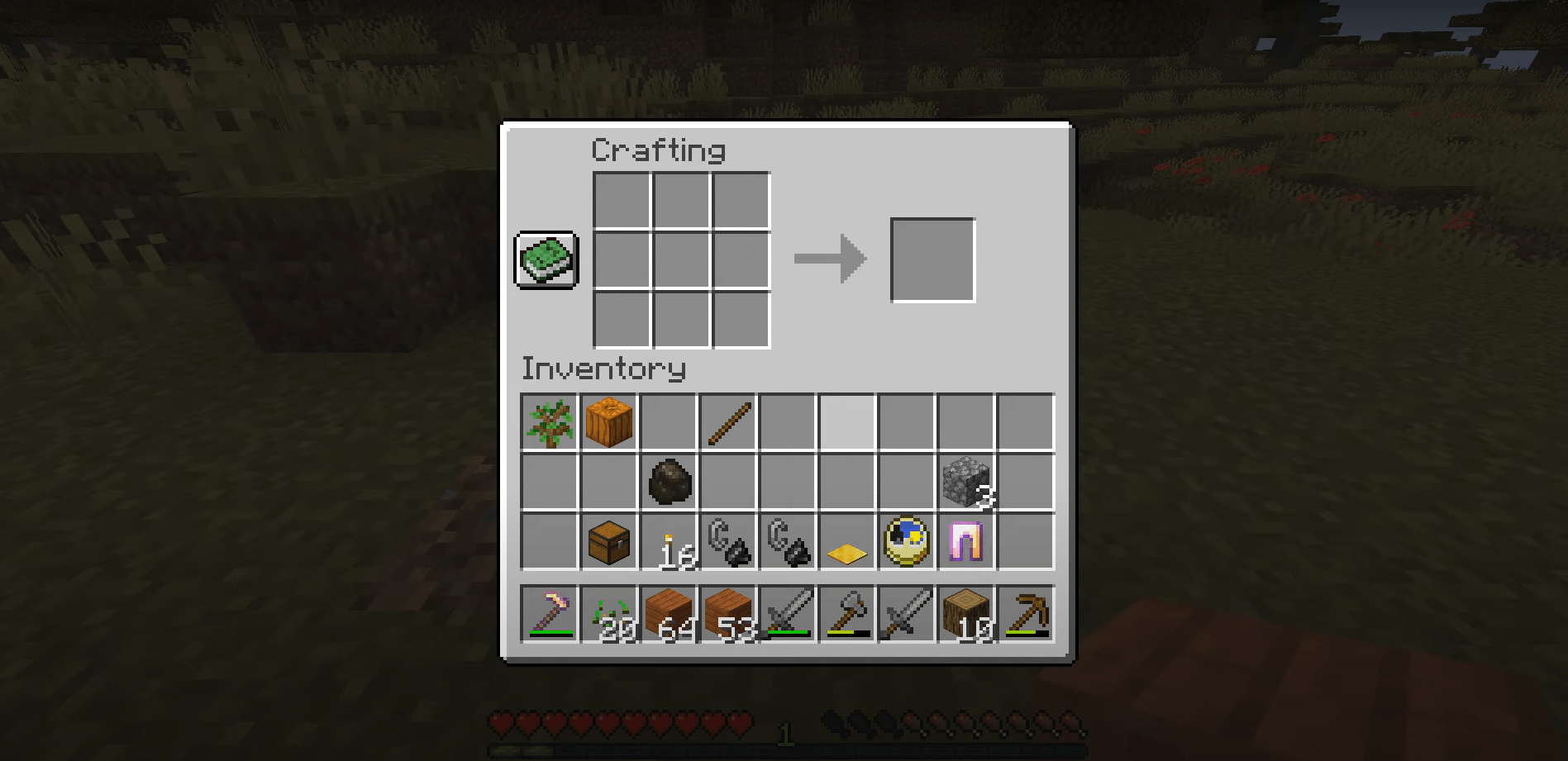Select the stone axe in hotbar
Screen dimensions: 1568x761
coord(847,613)
